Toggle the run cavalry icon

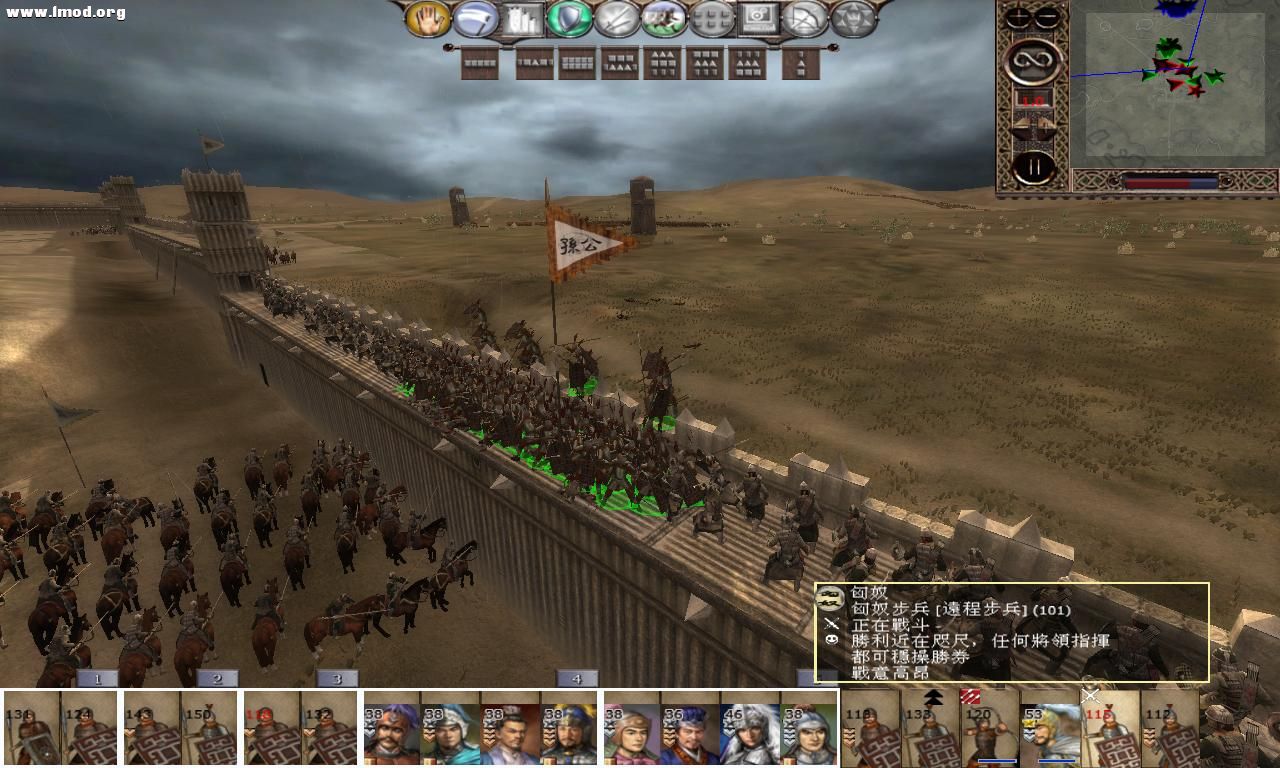pyautogui.click(x=664, y=18)
